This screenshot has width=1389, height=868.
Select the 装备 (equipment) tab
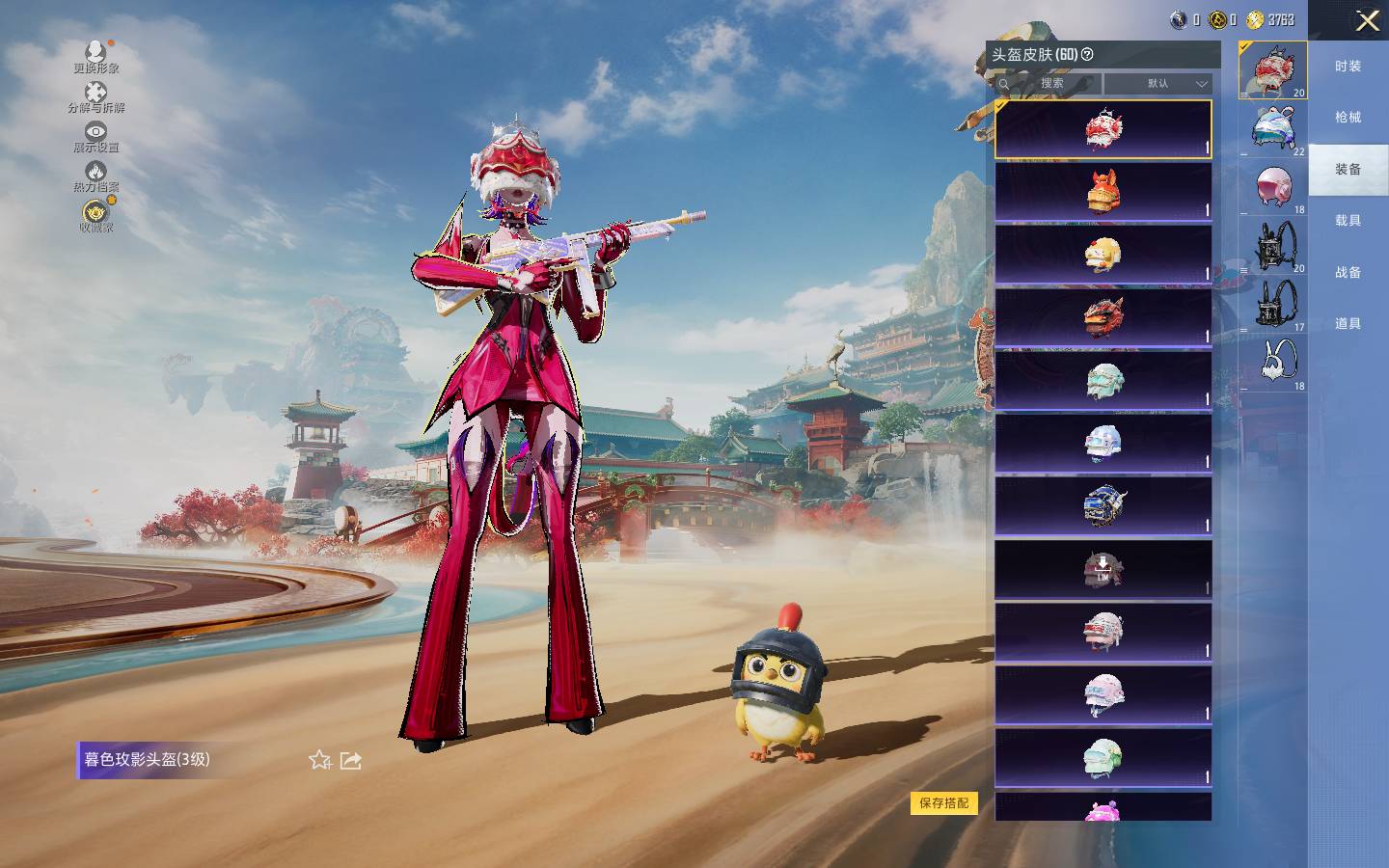[1348, 170]
